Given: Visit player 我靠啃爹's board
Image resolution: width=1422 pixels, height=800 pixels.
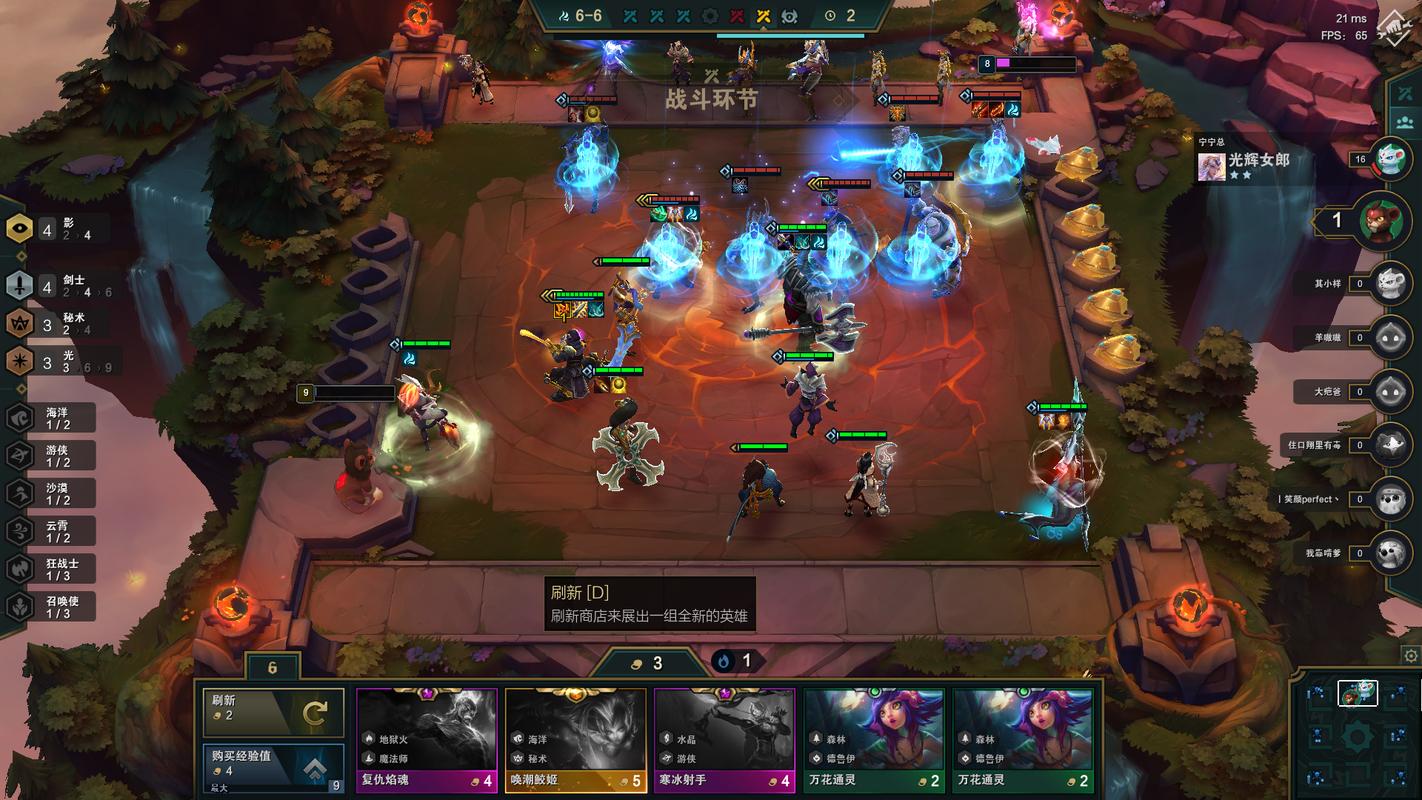Looking at the screenshot, I should [1391, 553].
